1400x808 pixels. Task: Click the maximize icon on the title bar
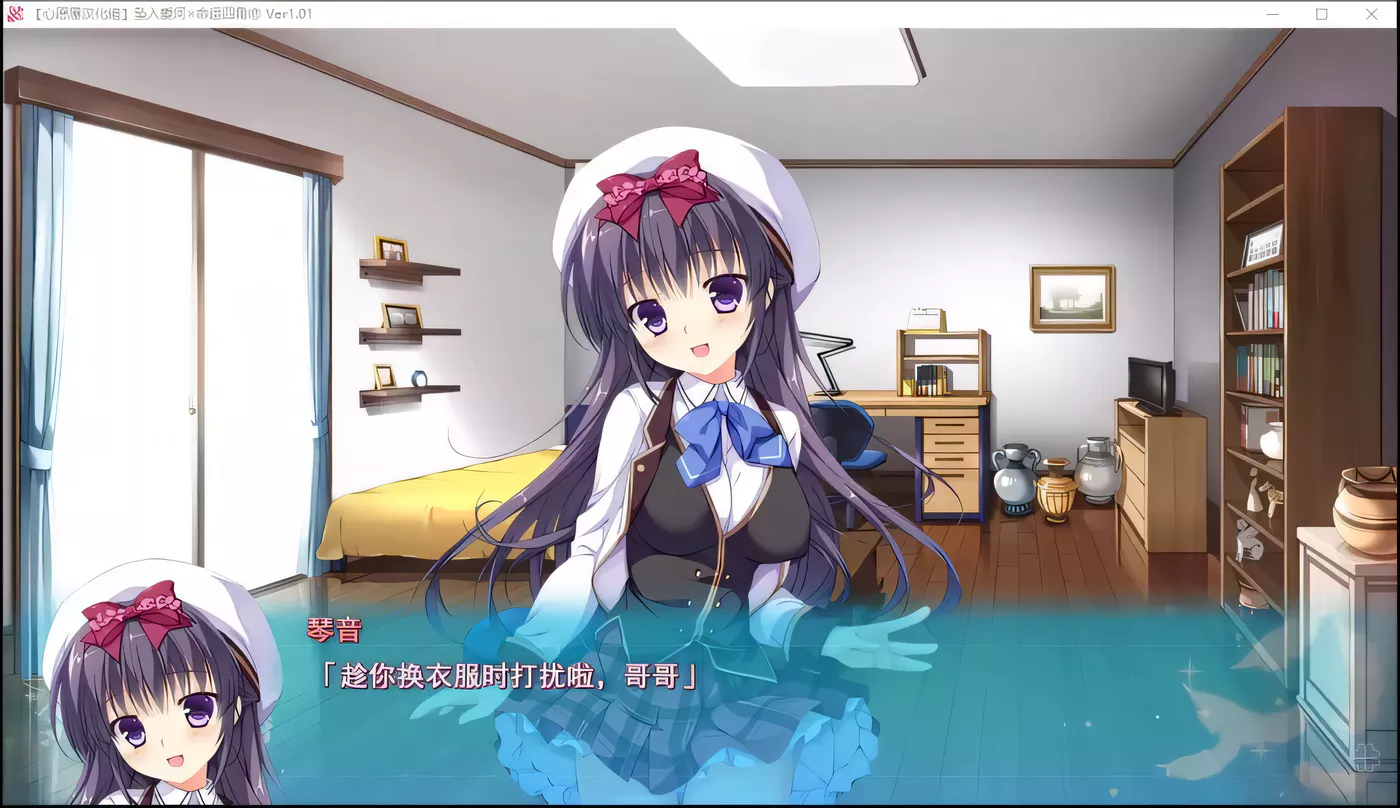[x=1322, y=14]
